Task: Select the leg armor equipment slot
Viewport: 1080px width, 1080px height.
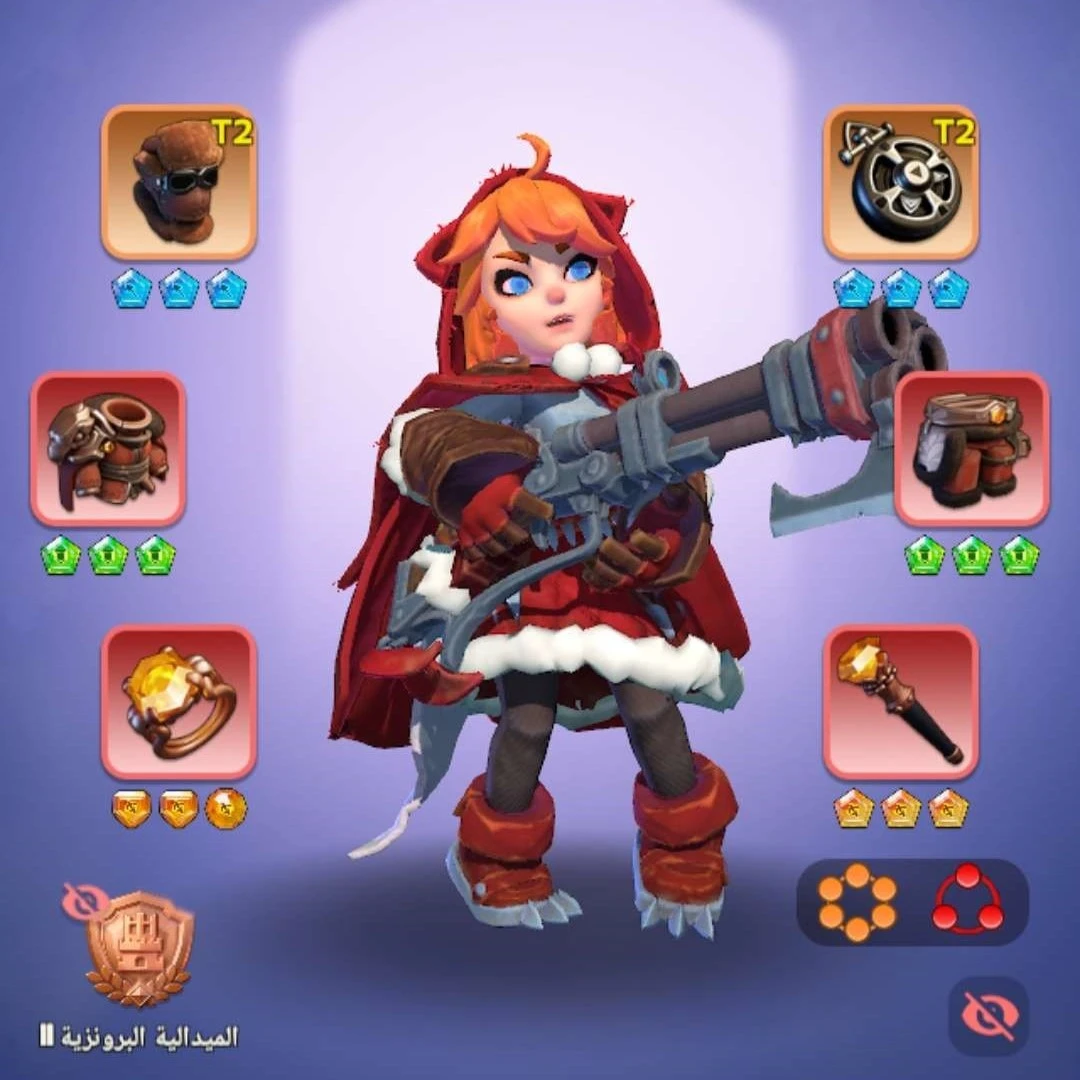Action: click(972, 449)
